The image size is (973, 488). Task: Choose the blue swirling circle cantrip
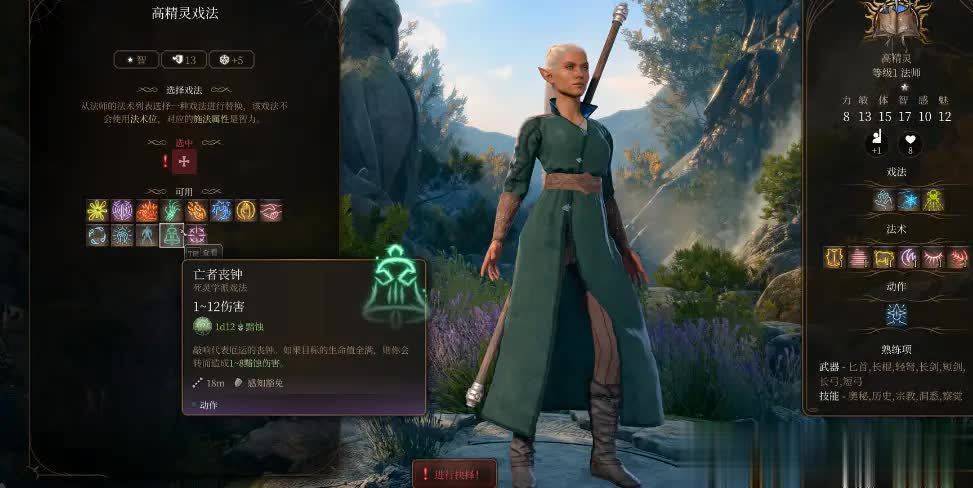pos(97,235)
